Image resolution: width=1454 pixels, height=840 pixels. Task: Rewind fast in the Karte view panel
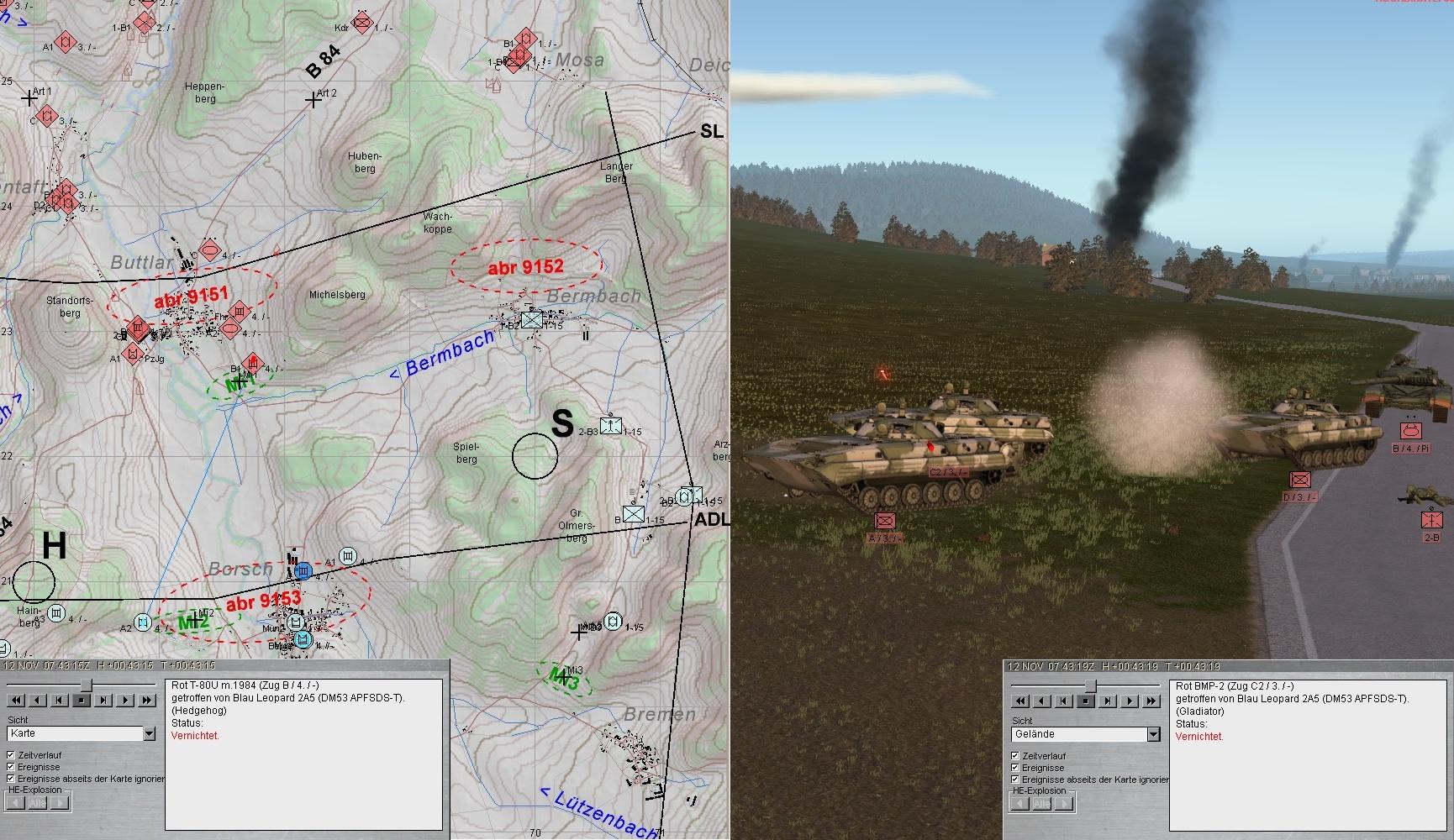[x=15, y=700]
